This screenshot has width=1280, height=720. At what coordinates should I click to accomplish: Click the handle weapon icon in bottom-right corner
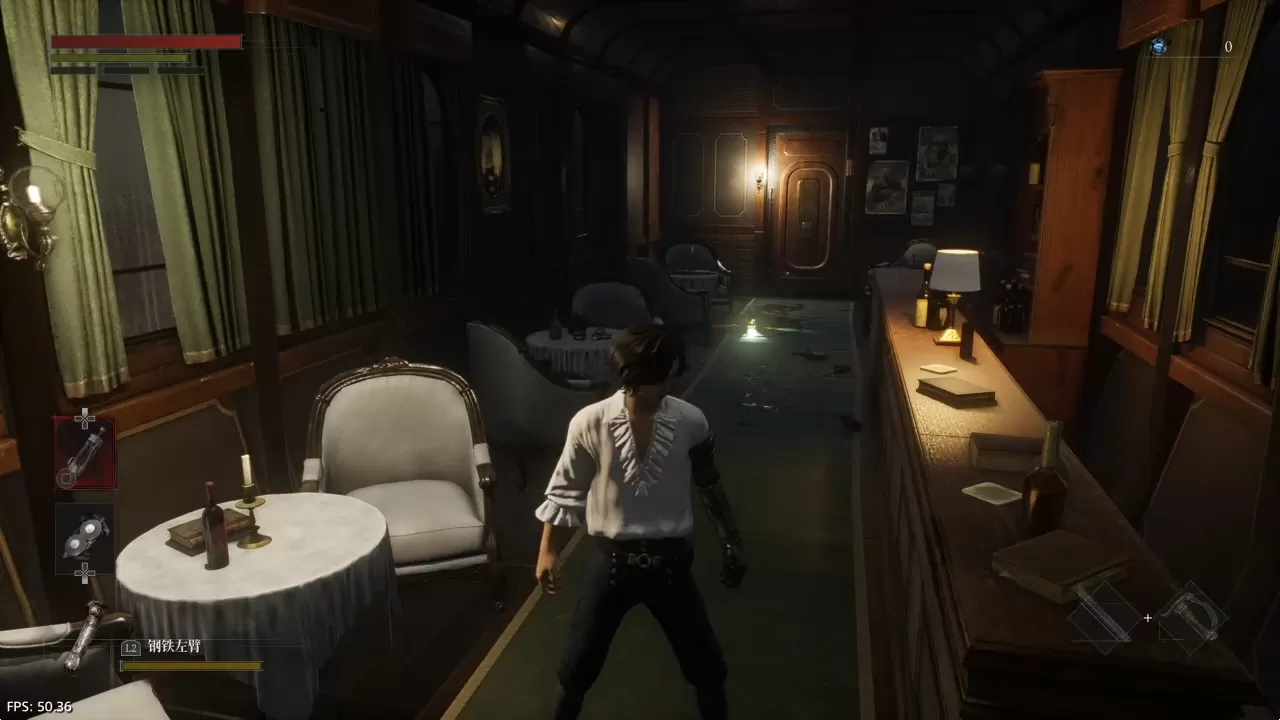[x=1192, y=617]
